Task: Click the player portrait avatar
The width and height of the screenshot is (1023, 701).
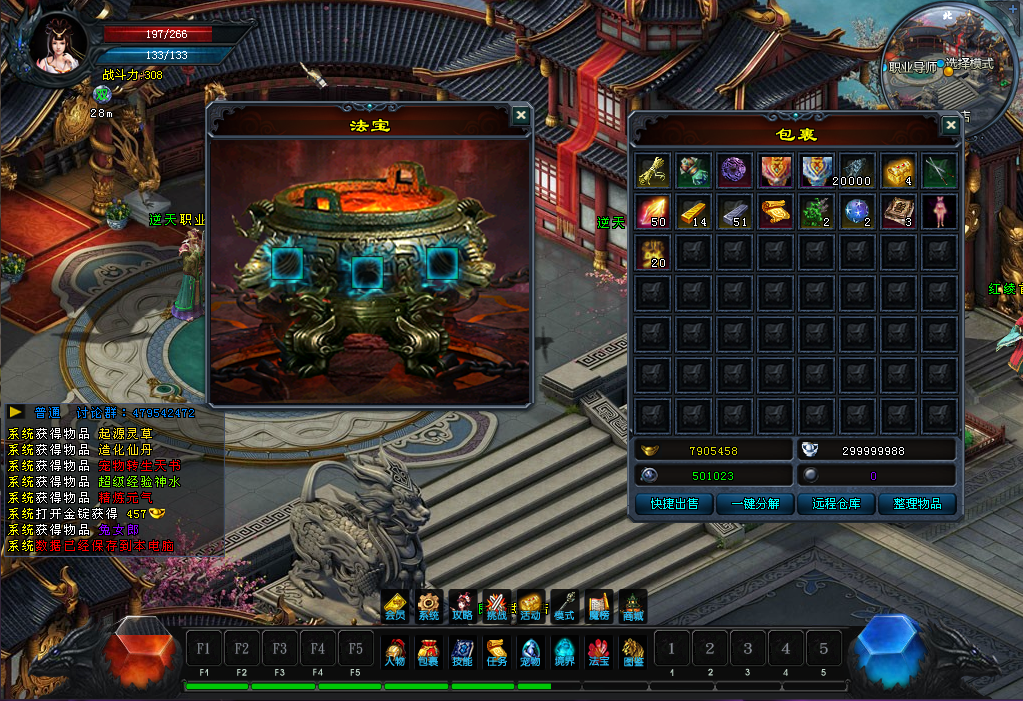Action: point(59,45)
